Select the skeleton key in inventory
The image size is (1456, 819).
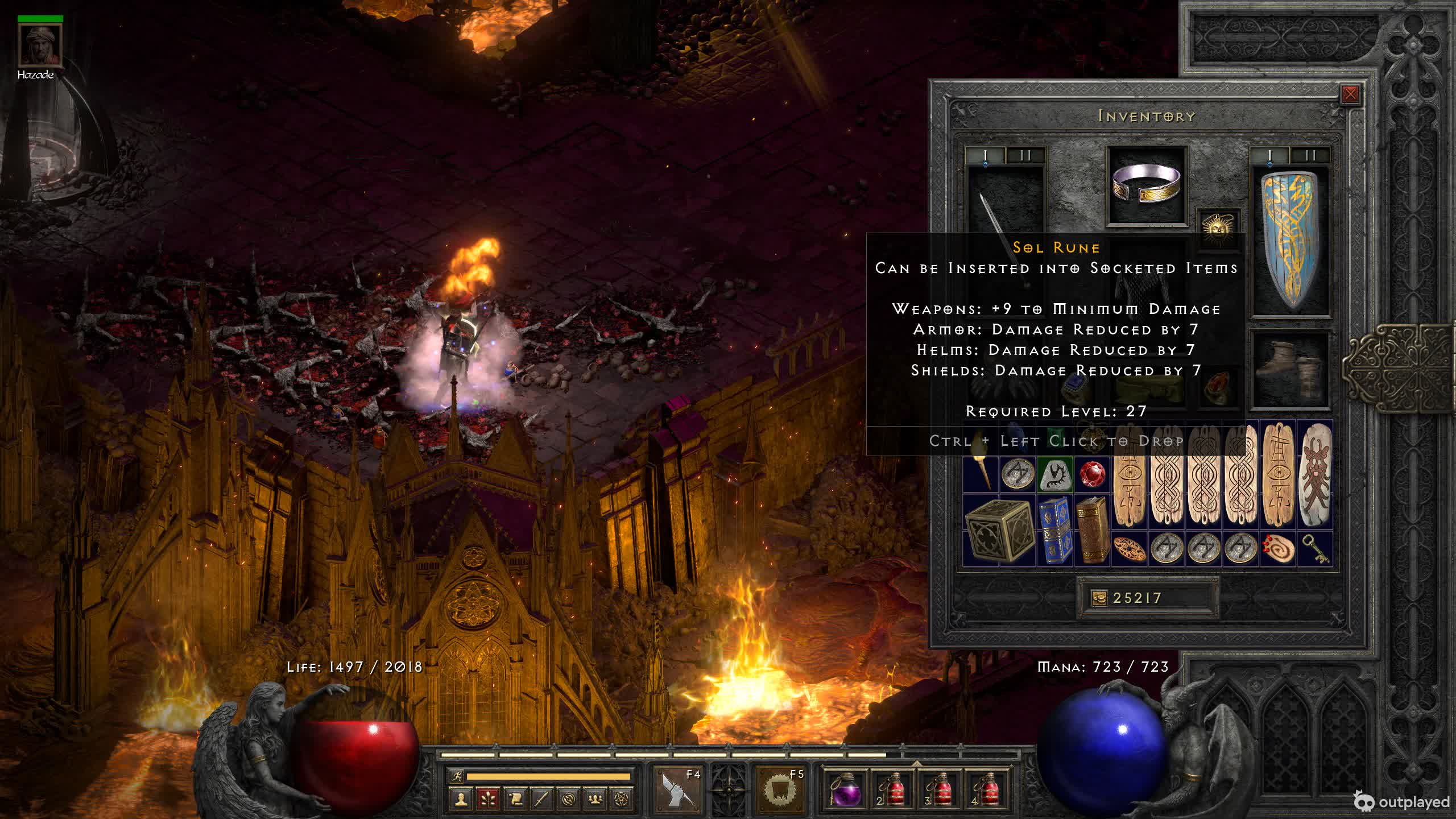[1315, 549]
